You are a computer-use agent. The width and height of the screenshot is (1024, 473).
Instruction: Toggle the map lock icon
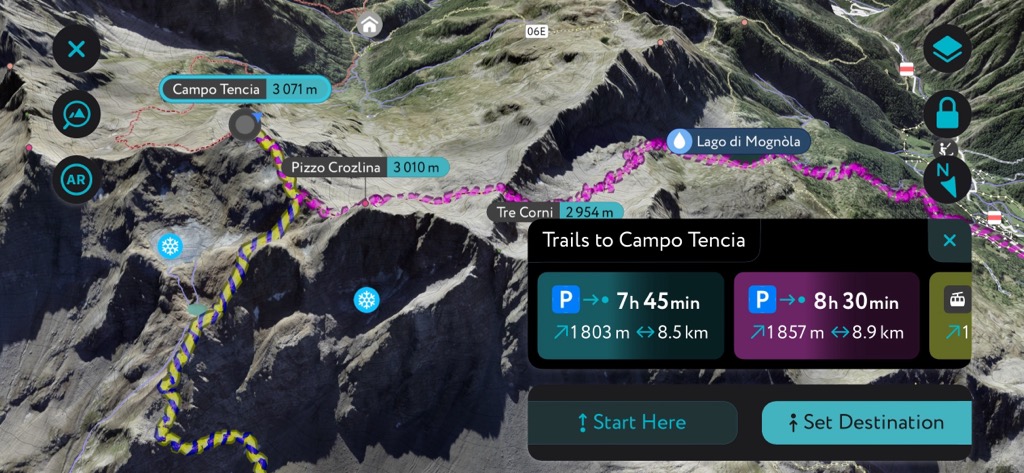946,115
